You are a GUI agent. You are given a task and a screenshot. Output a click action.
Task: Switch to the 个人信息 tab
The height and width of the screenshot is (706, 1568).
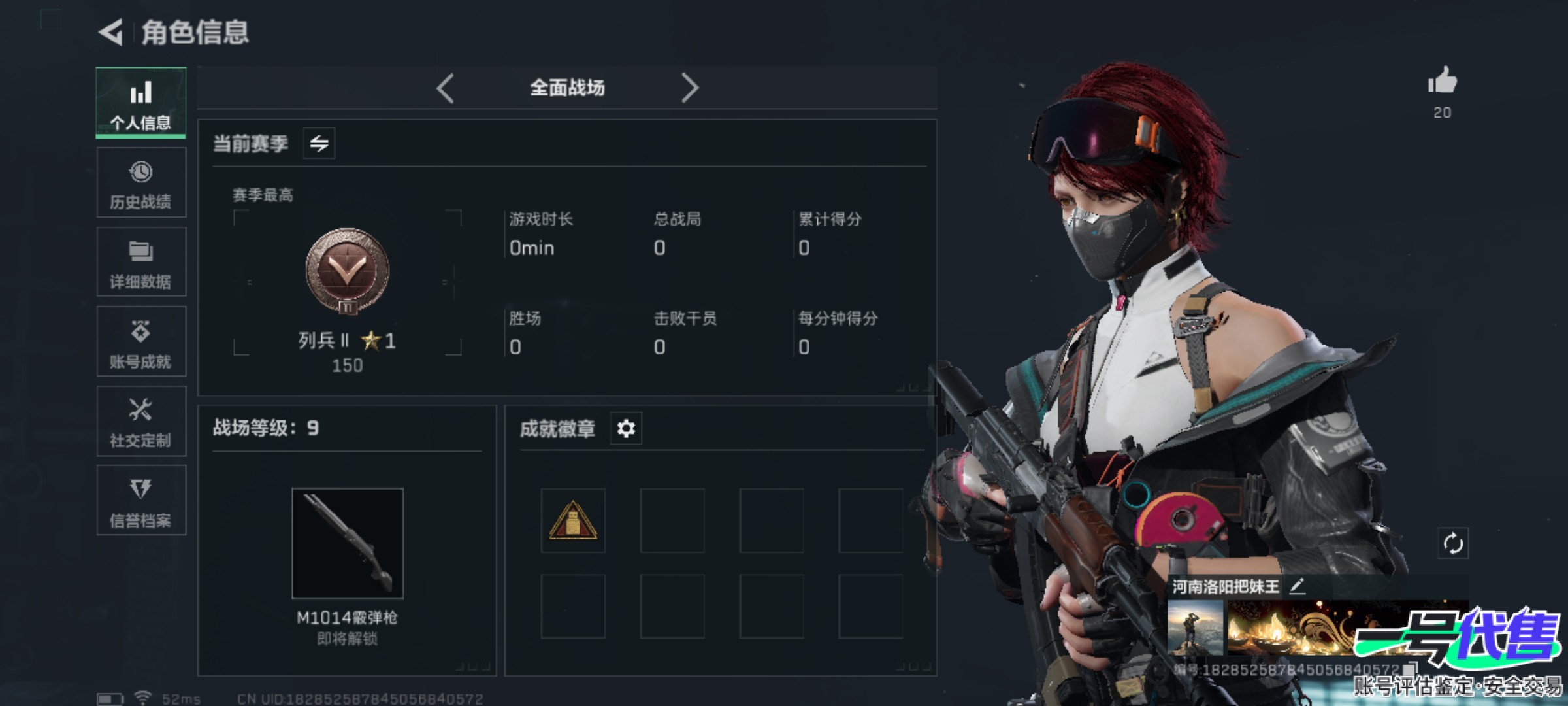click(x=141, y=103)
